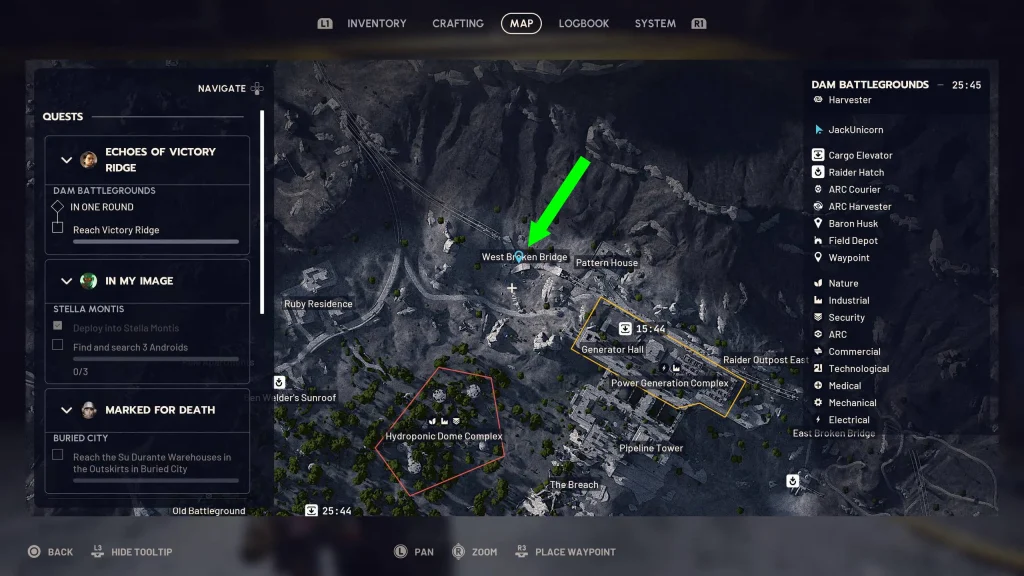Viewport: 1024px width, 576px height.
Task: Select Field Depot in the map legend
Action: point(853,241)
